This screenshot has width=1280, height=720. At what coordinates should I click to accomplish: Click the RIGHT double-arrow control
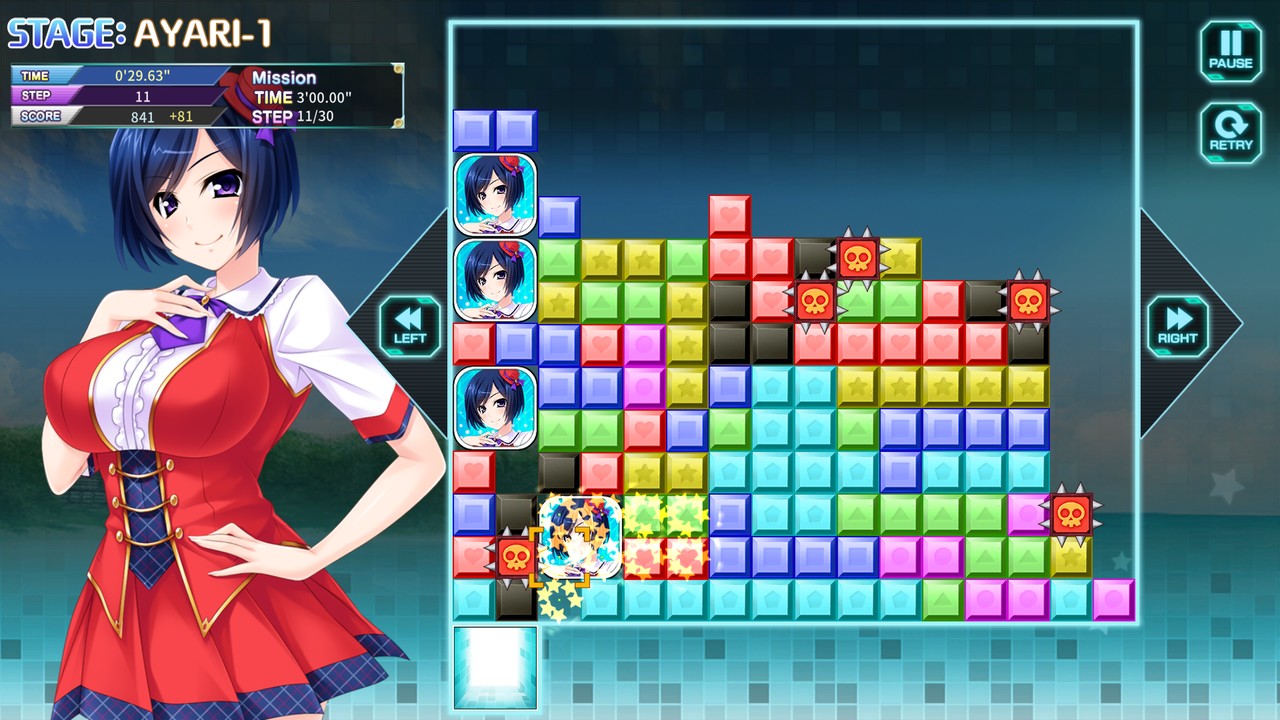pos(1177,327)
